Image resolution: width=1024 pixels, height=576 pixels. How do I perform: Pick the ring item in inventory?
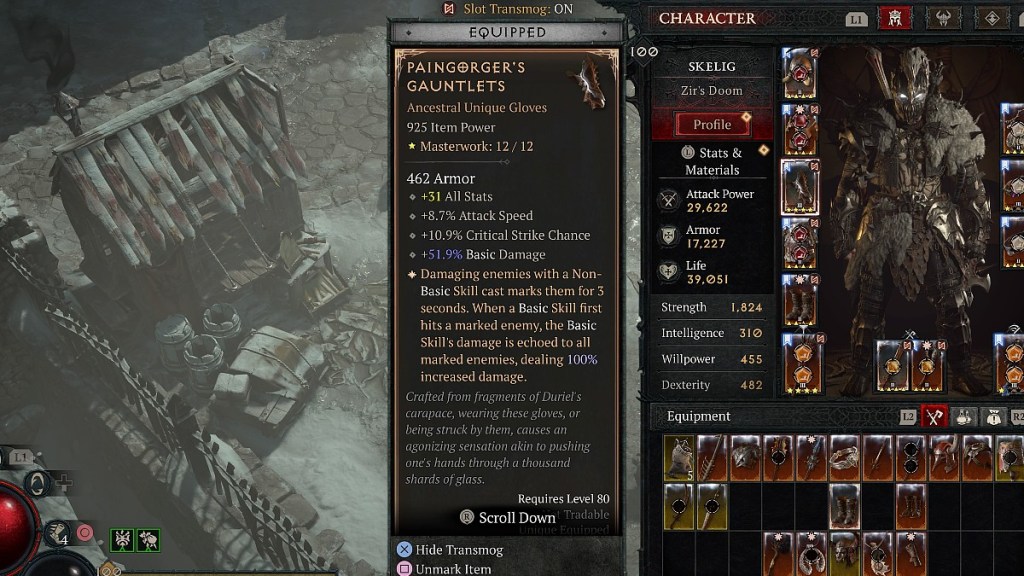(845, 457)
